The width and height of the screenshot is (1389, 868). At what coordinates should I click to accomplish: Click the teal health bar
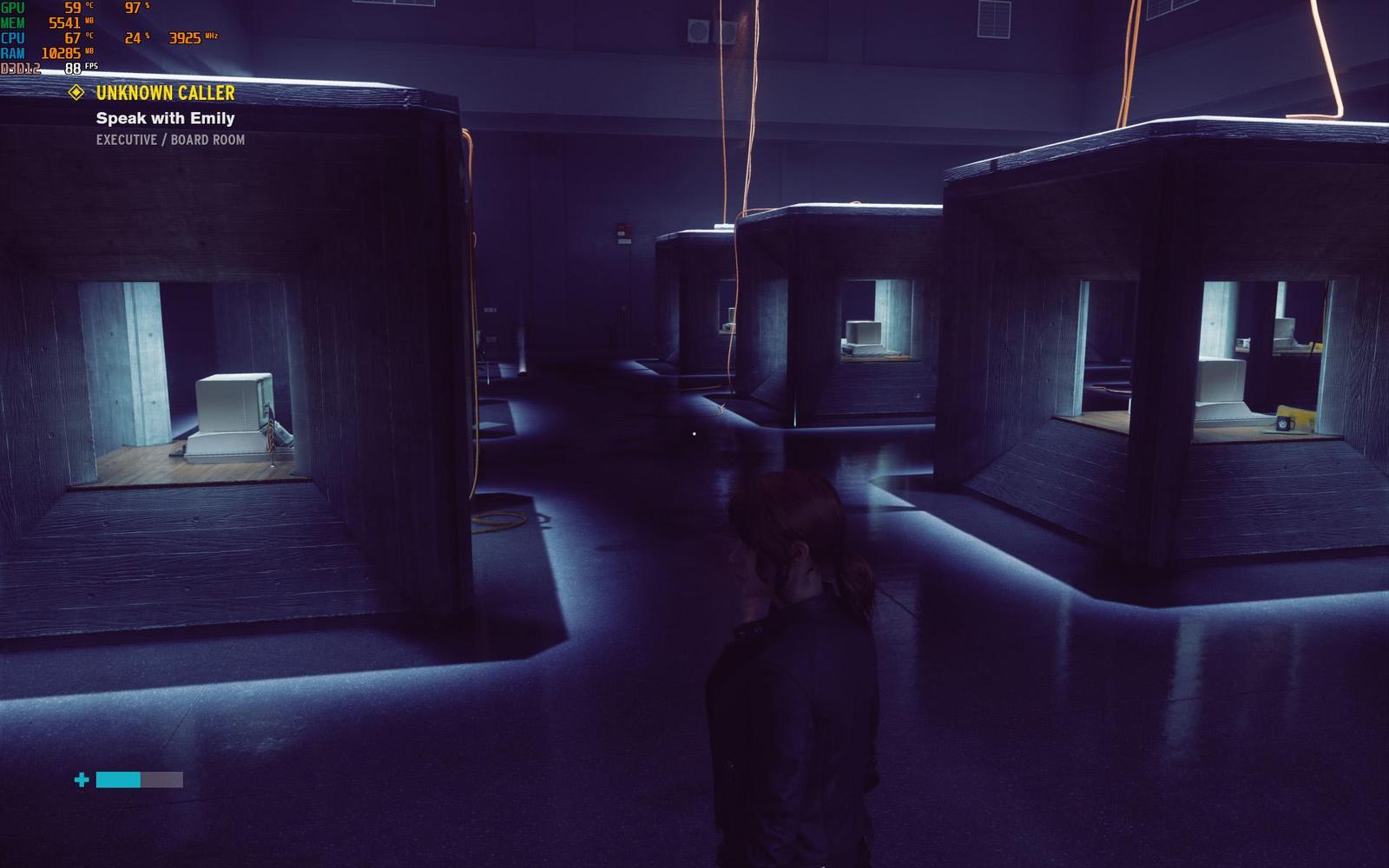pos(119,779)
